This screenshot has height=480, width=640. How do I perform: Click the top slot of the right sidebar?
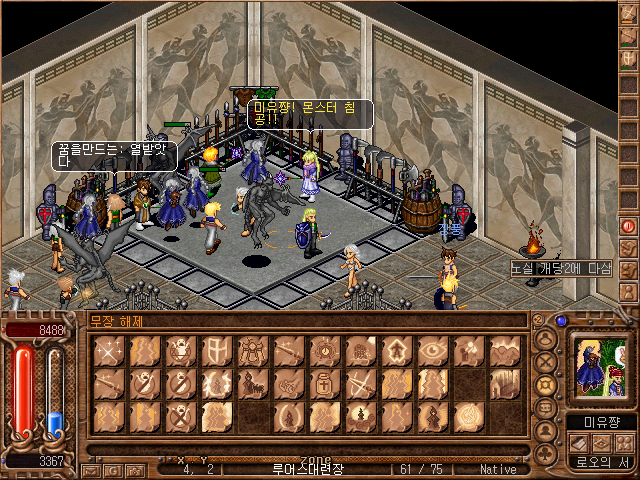(x=629, y=12)
